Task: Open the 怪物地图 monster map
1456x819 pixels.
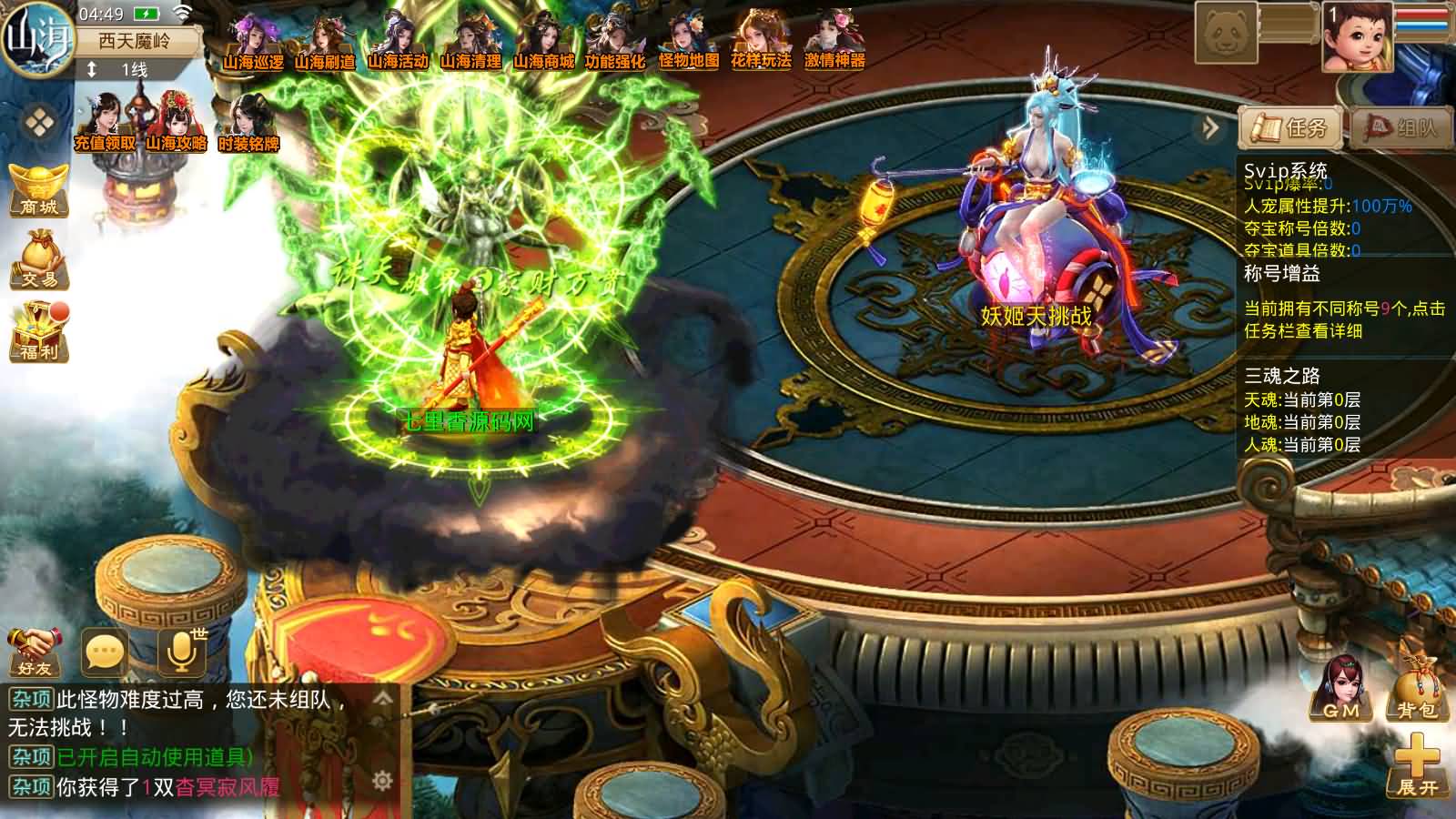Action: [688, 41]
